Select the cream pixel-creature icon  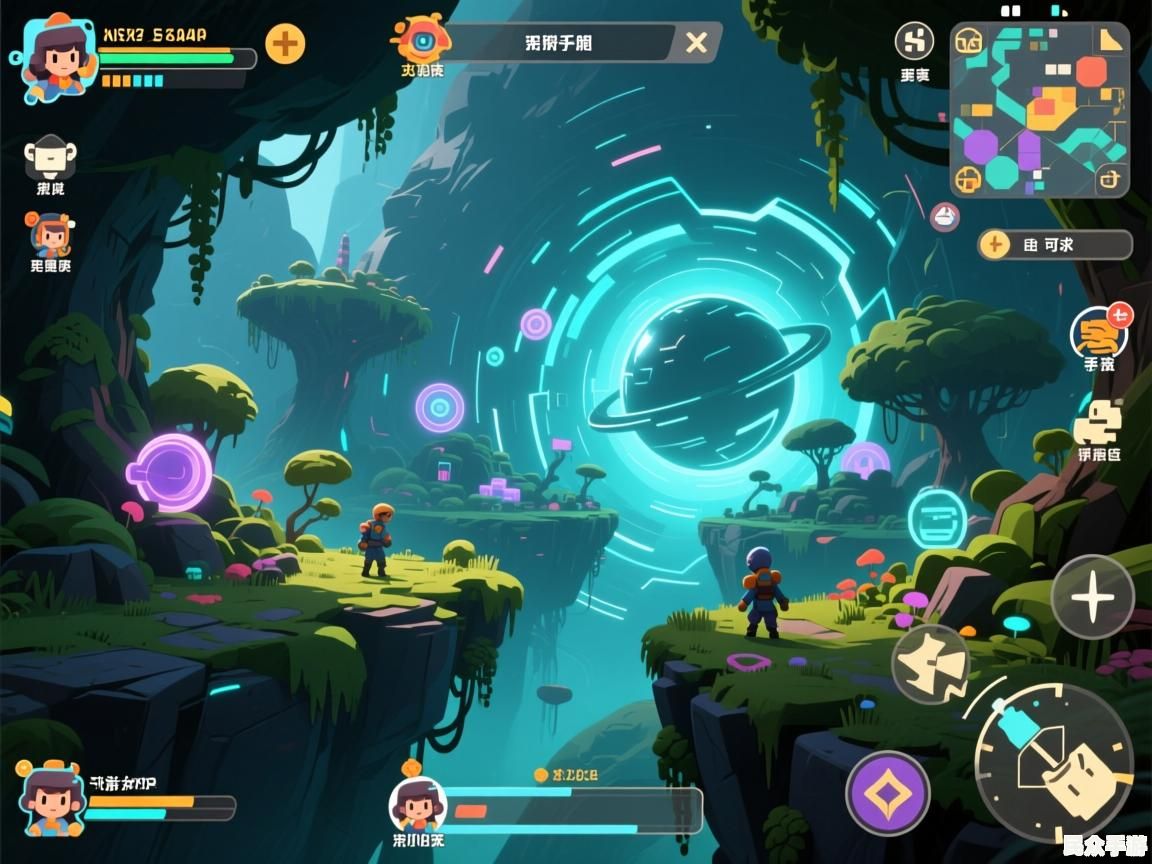tap(1098, 422)
